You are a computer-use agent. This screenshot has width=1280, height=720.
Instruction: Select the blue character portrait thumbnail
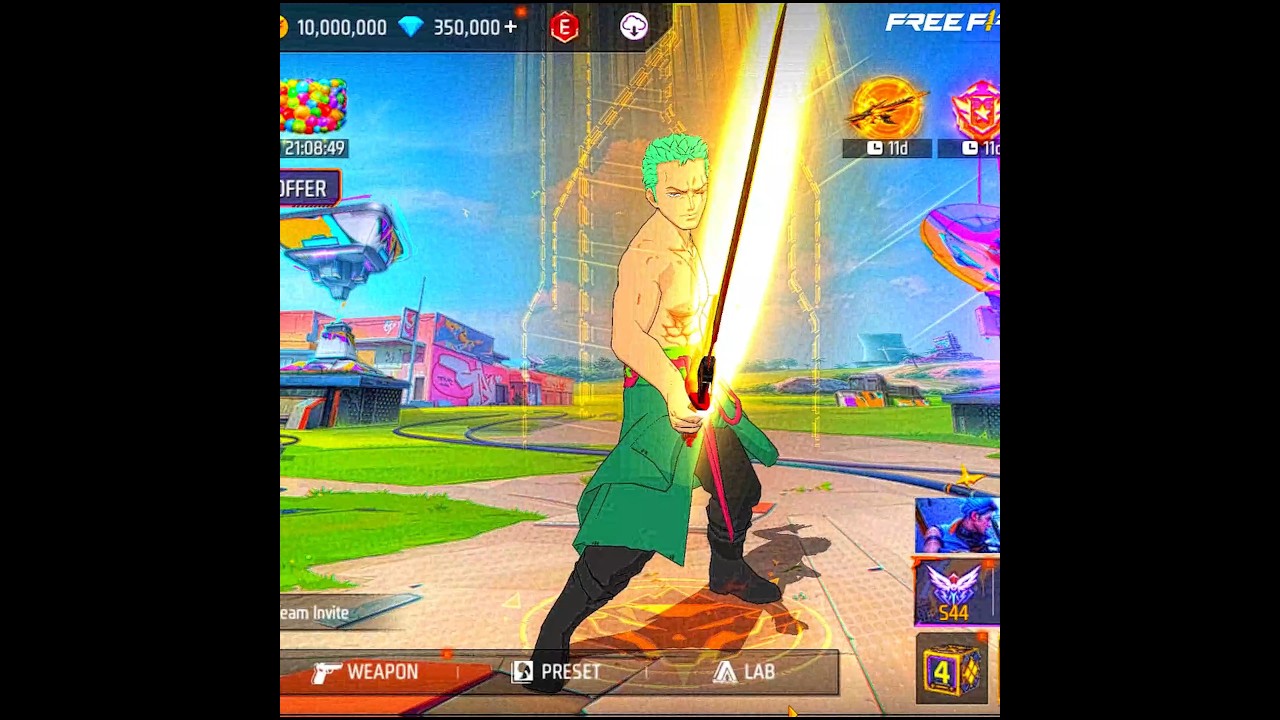(x=957, y=525)
